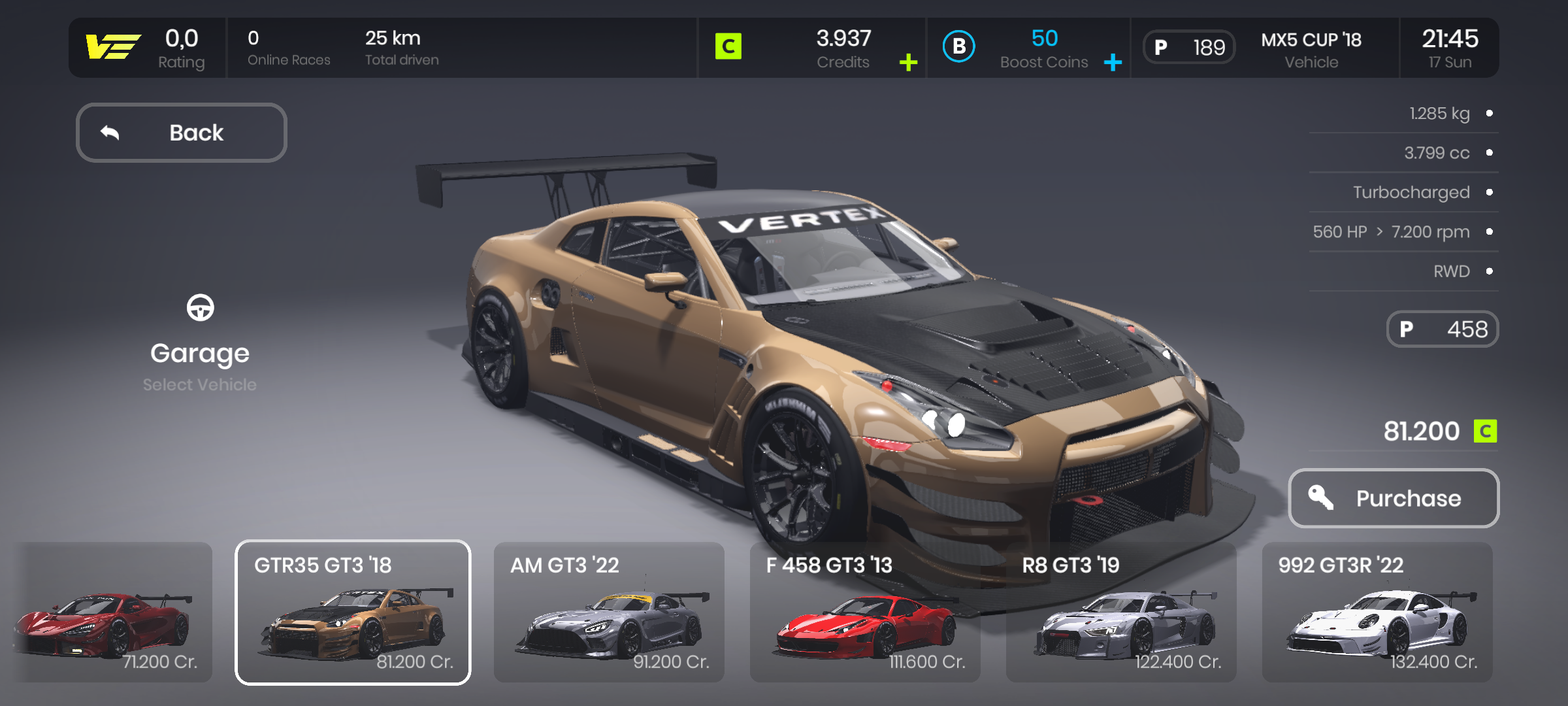This screenshot has height=706, width=1568.
Task: Select the R8 GT3 '19 tile
Action: tap(1121, 613)
